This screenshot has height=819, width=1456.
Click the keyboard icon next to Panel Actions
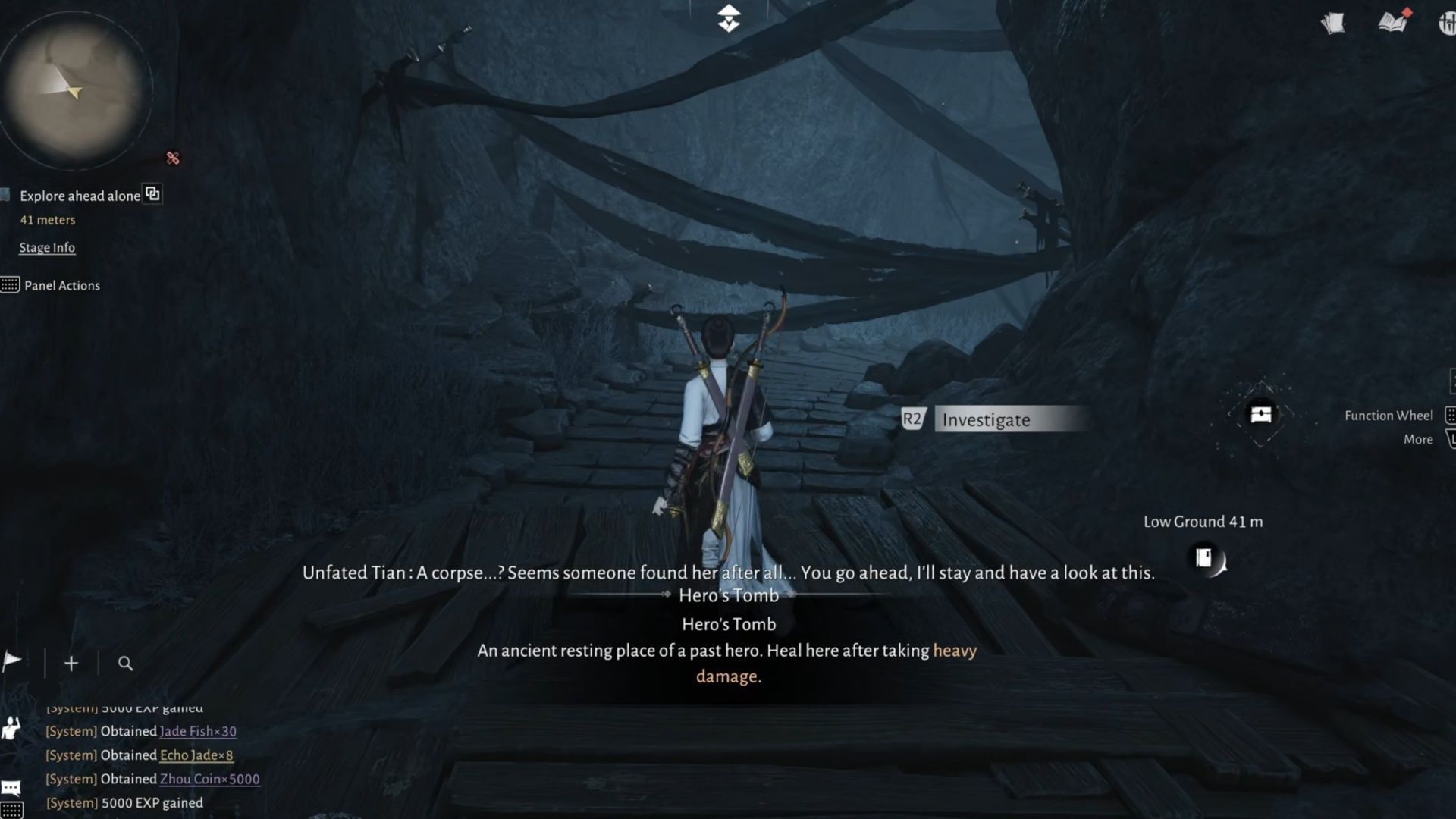pos(11,285)
